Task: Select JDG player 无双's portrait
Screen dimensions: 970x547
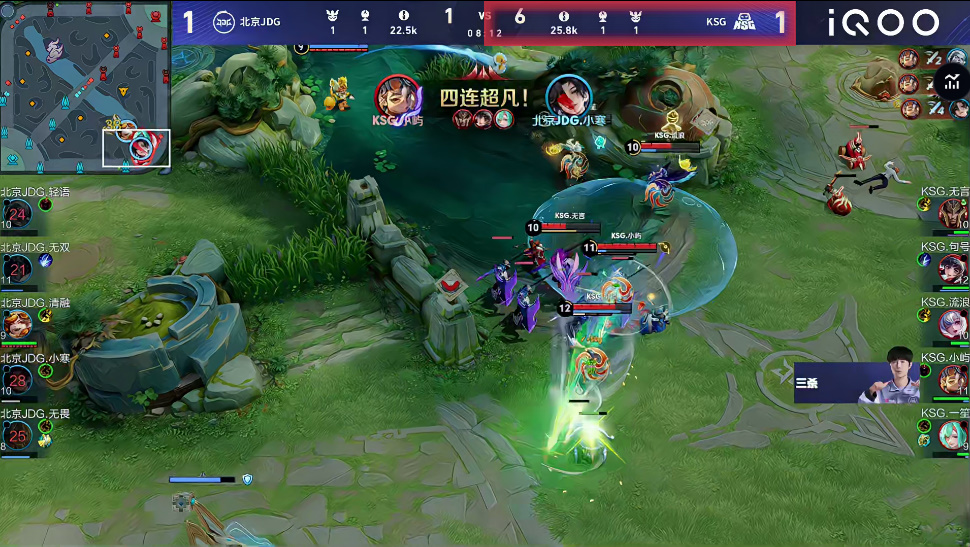Action: (x=18, y=269)
